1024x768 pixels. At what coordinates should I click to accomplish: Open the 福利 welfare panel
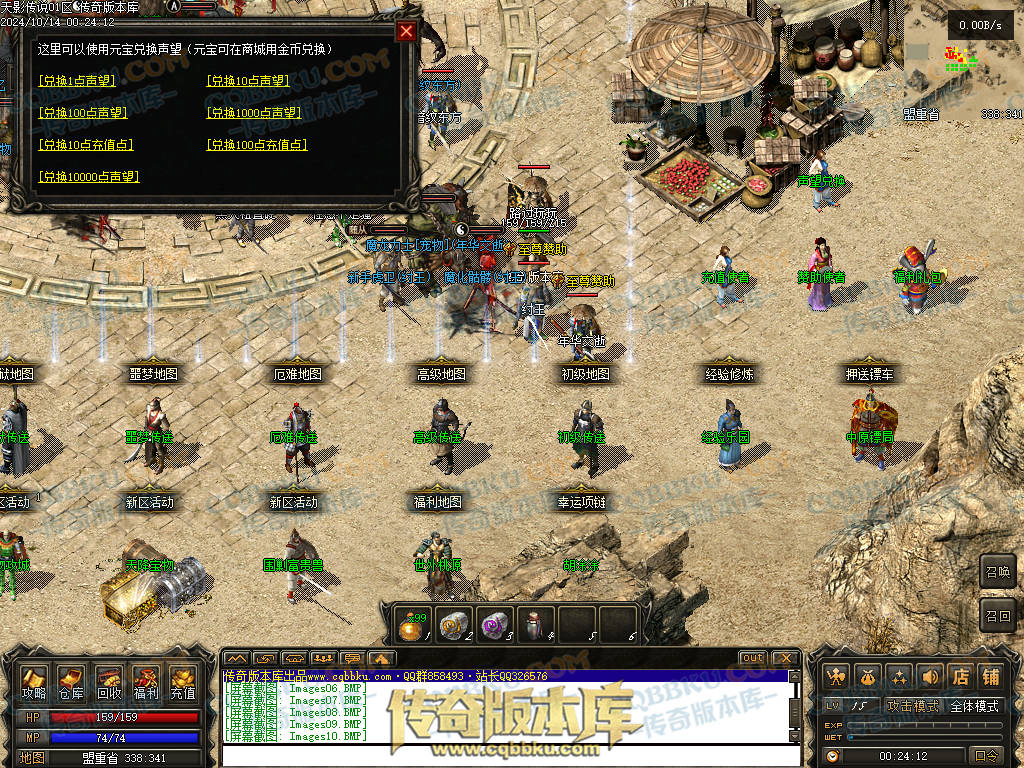(x=145, y=683)
